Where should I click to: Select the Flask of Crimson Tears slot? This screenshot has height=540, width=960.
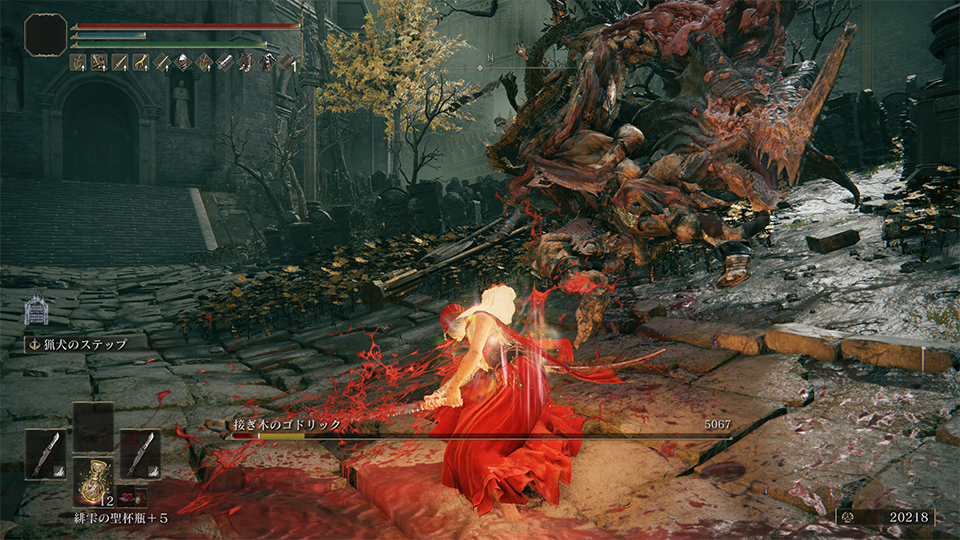(x=93, y=481)
